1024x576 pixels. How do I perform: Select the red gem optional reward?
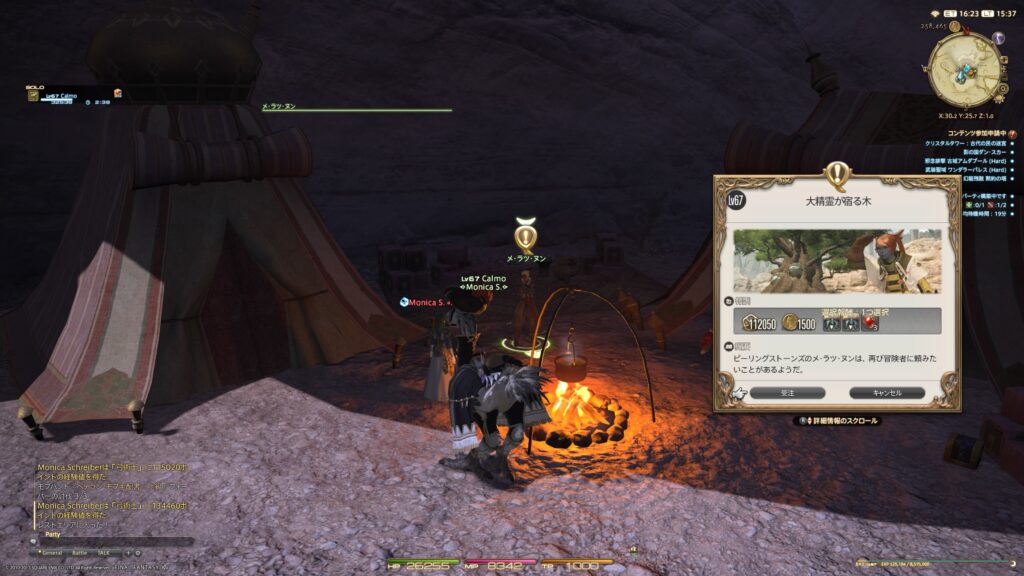(x=870, y=322)
